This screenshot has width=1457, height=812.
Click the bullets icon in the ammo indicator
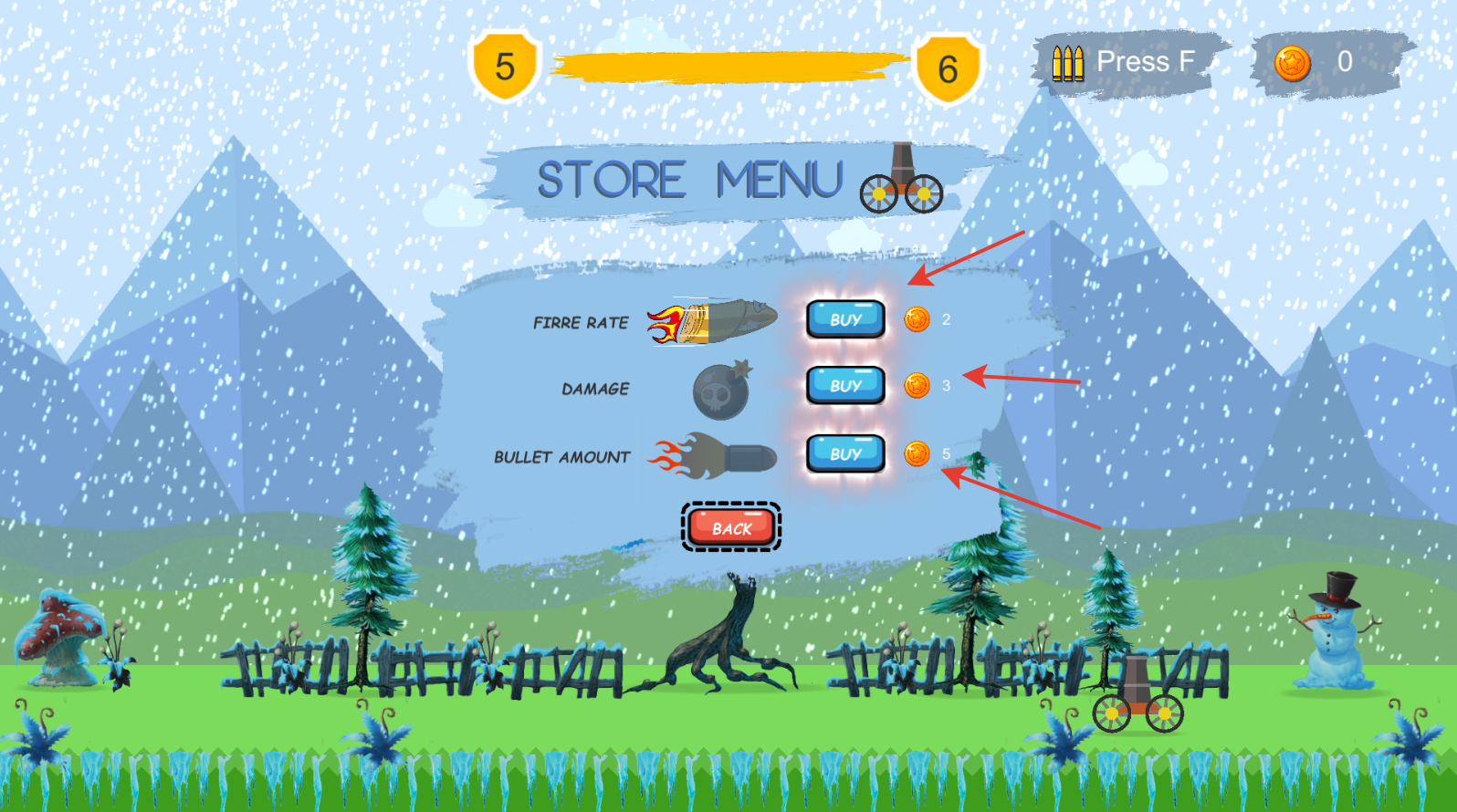pos(1068,62)
